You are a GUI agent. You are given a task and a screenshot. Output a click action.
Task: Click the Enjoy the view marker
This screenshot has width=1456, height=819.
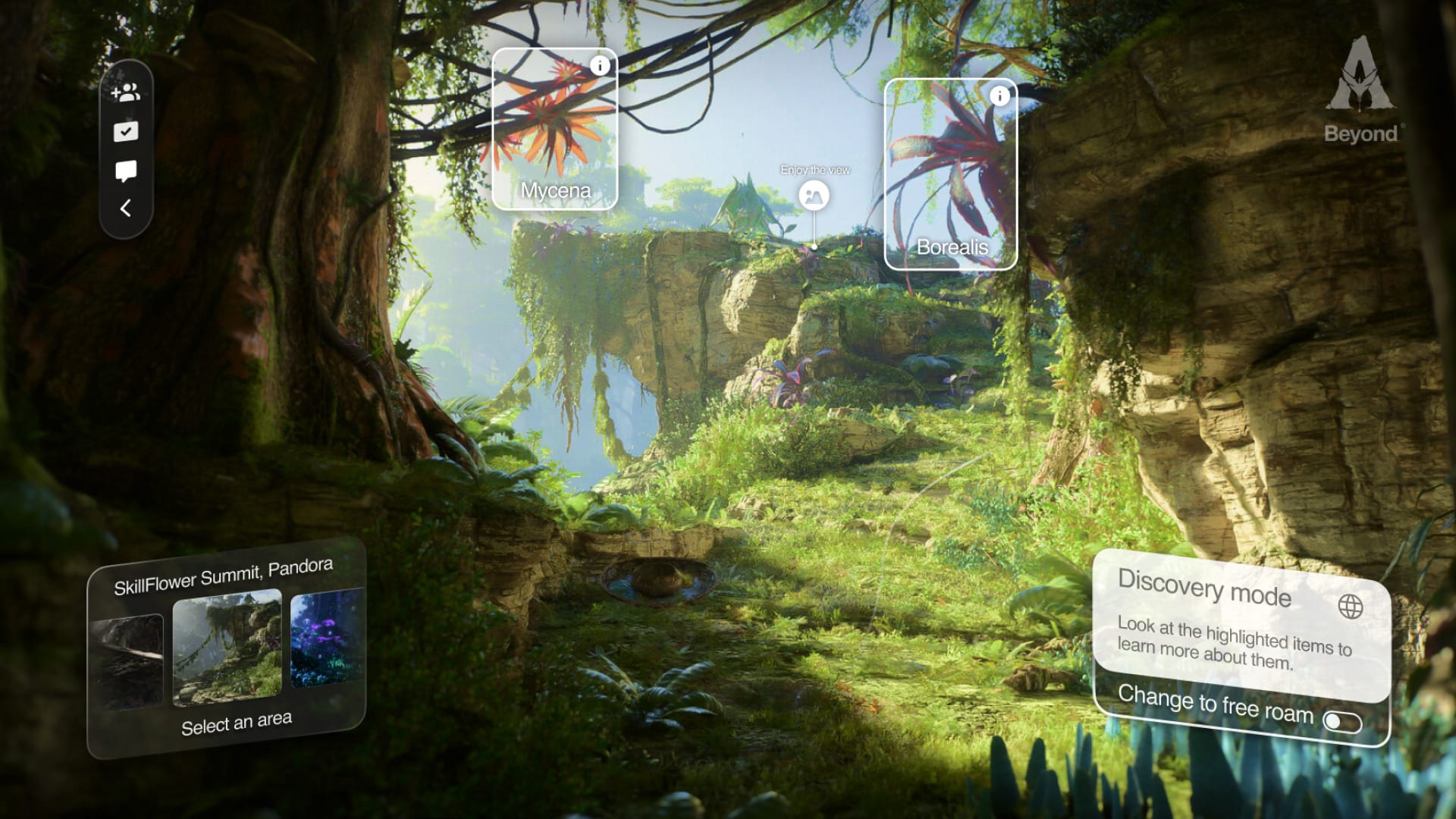(x=814, y=196)
